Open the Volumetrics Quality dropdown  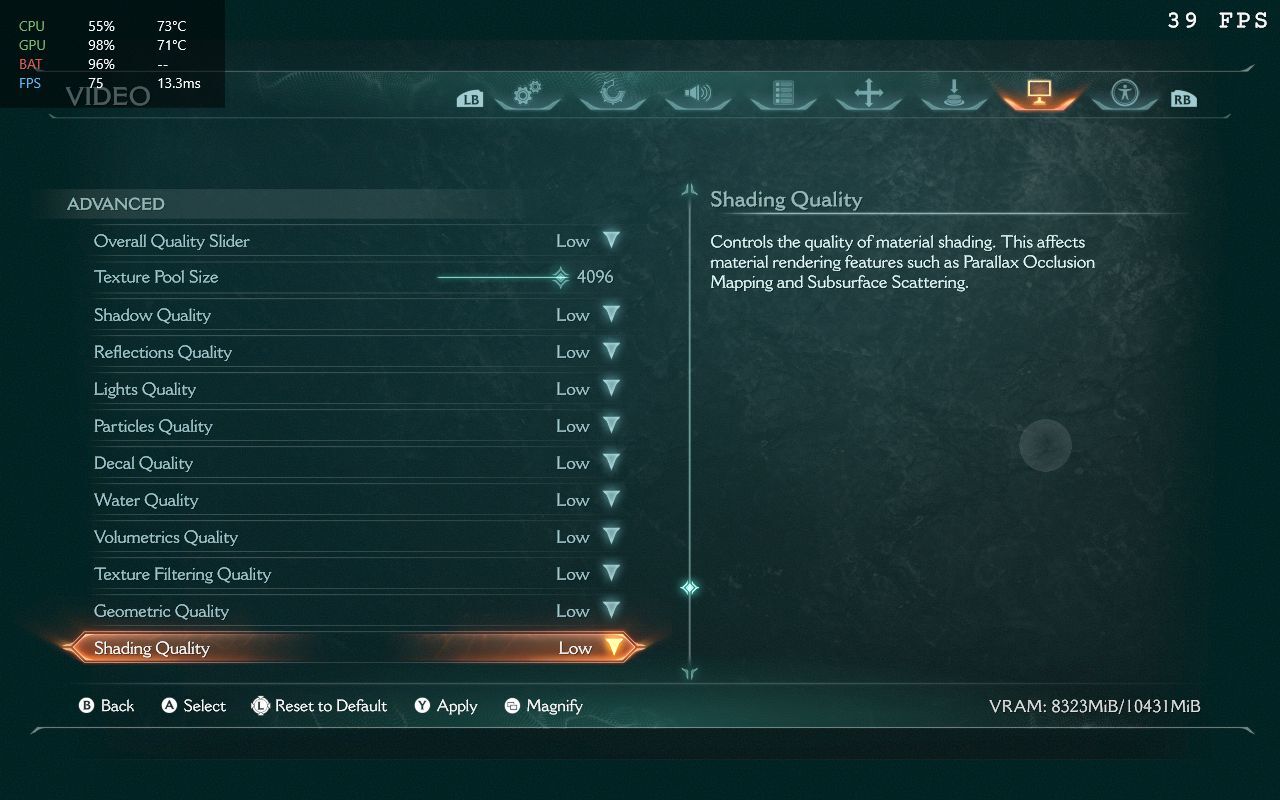tap(611, 537)
